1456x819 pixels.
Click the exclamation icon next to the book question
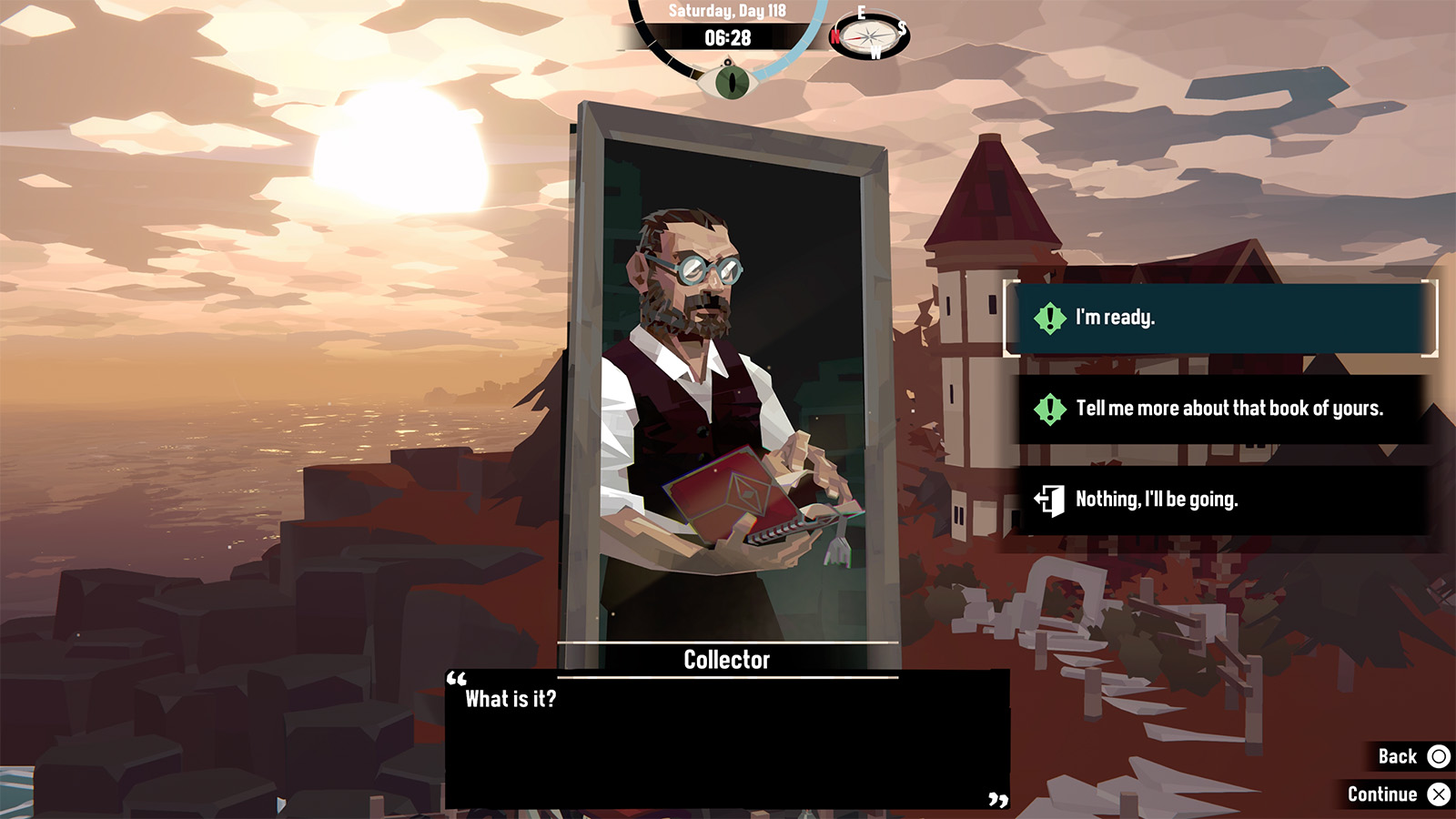(x=1048, y=409)
